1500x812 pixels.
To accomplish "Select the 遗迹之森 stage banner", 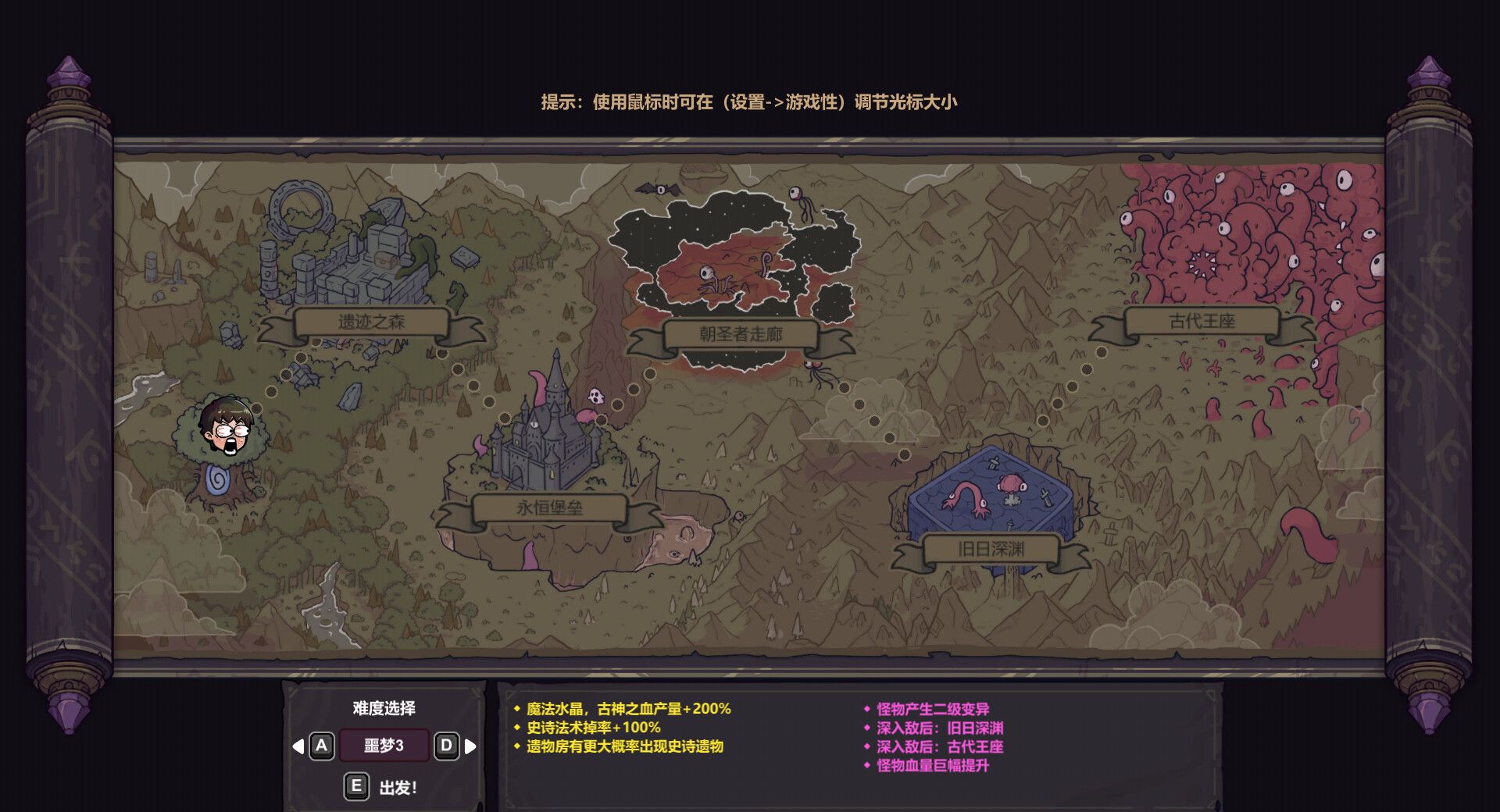I will [x=371, y=322].
